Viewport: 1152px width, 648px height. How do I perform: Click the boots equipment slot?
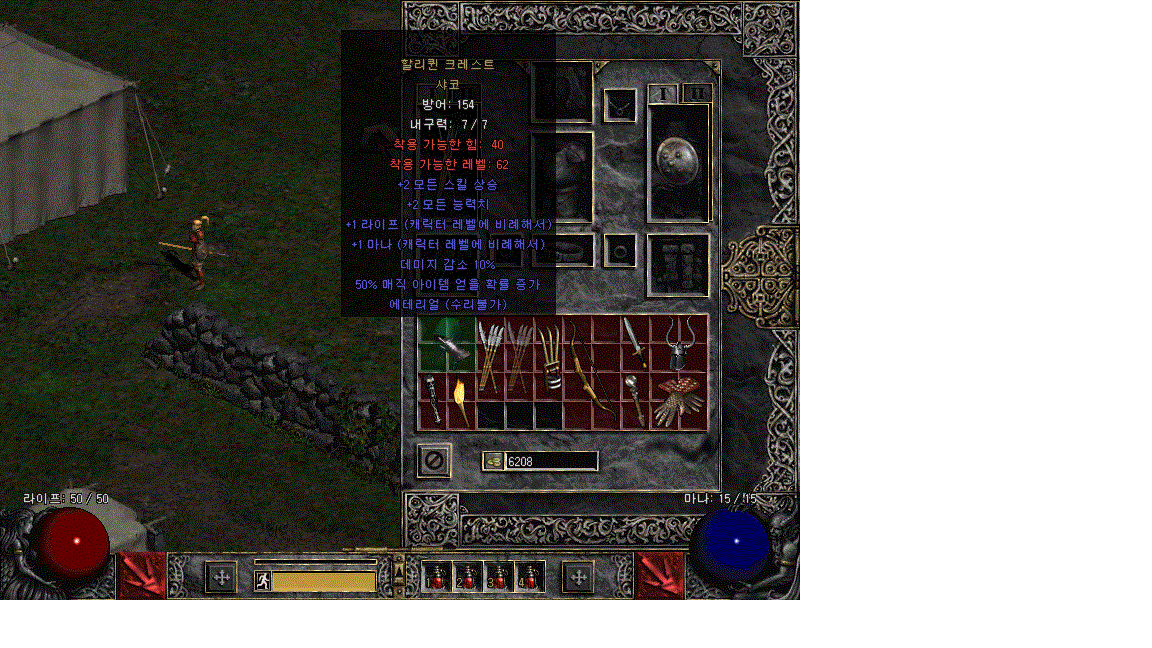[679, 264]
